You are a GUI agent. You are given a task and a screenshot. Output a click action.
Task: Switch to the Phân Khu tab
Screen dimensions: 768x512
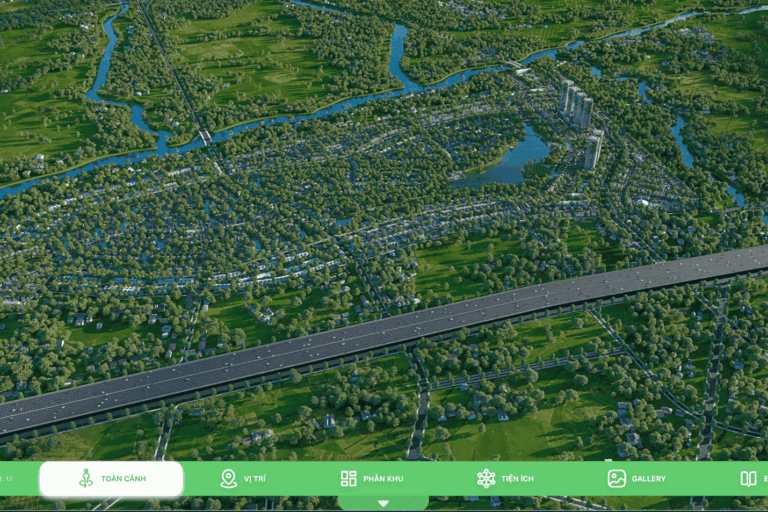click(372, 479)
